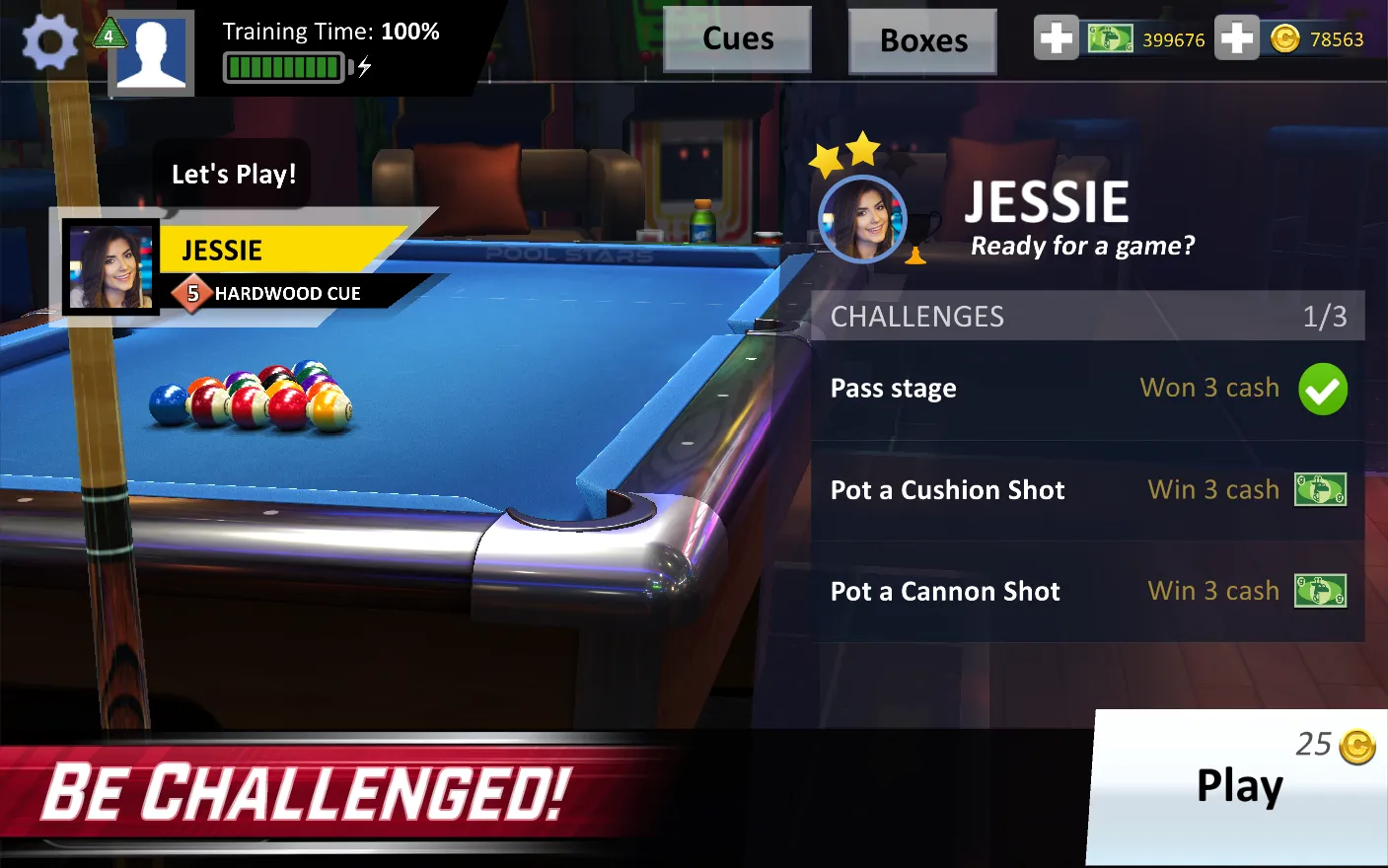The height and width of the screenshot is (868, 1388).
Task: Tap the lightning bolt next to Training Time
Action: click(366, 64)
